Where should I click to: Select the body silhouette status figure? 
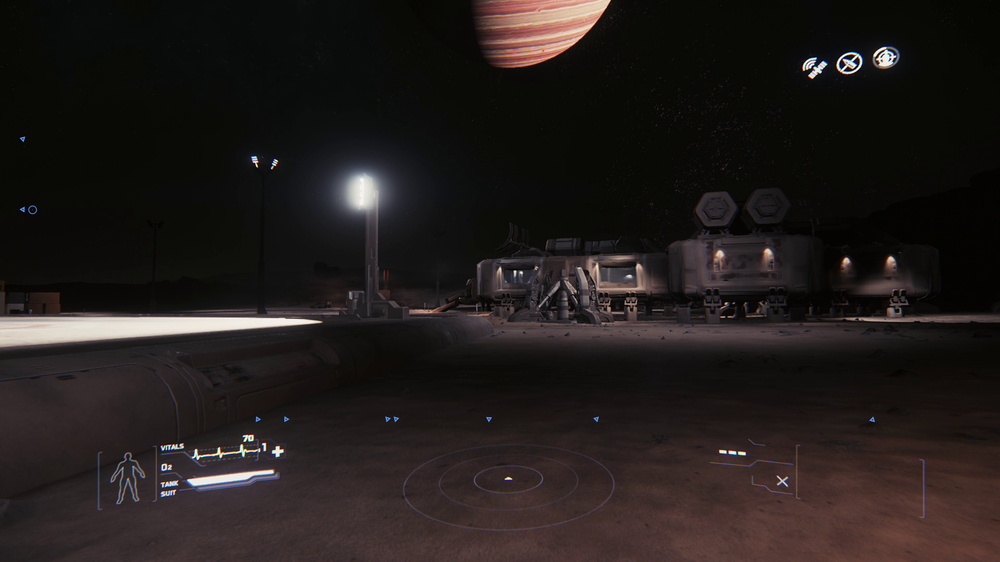pyautogui.click(x=127, y=478)
